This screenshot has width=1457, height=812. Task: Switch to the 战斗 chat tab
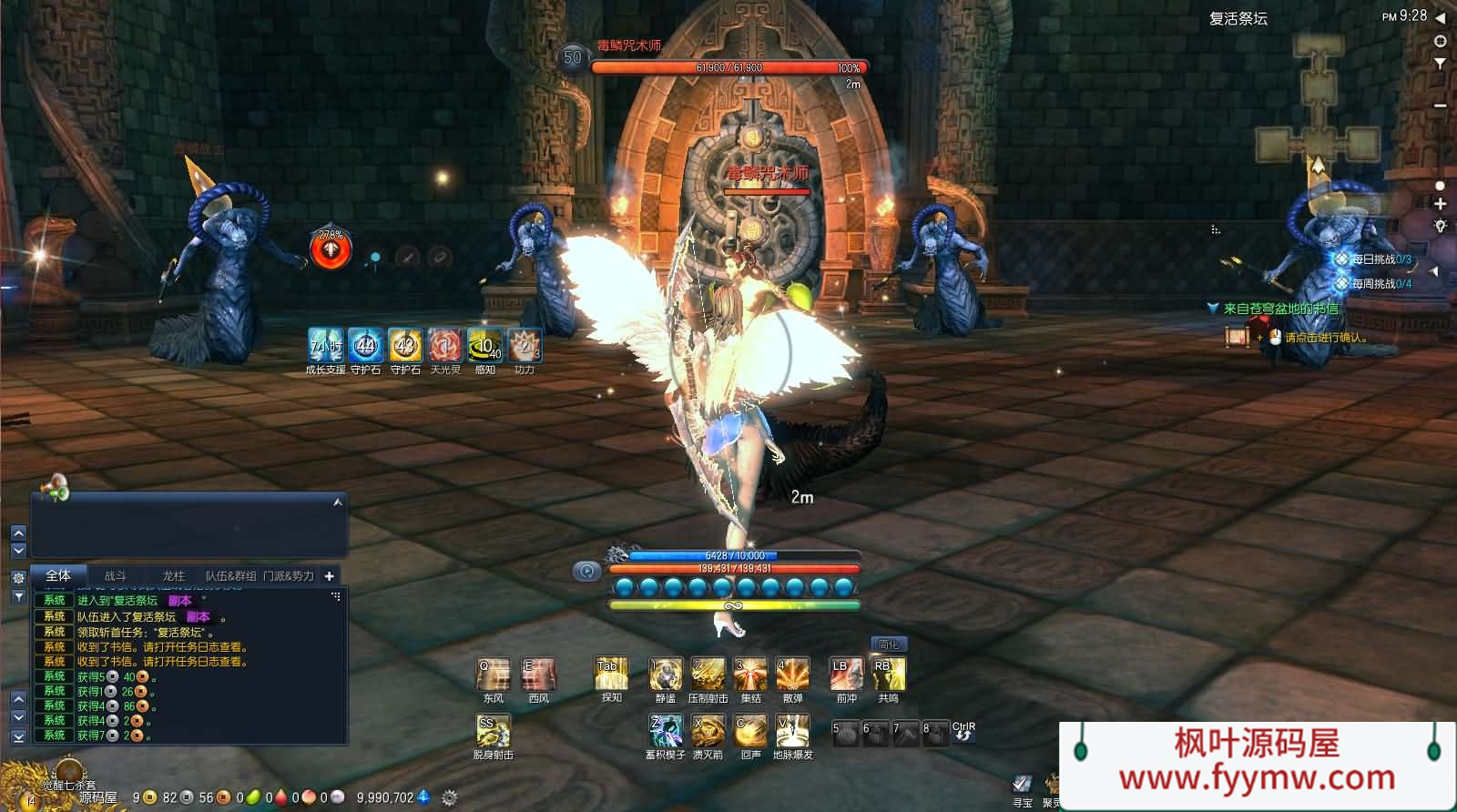point(116,576)
